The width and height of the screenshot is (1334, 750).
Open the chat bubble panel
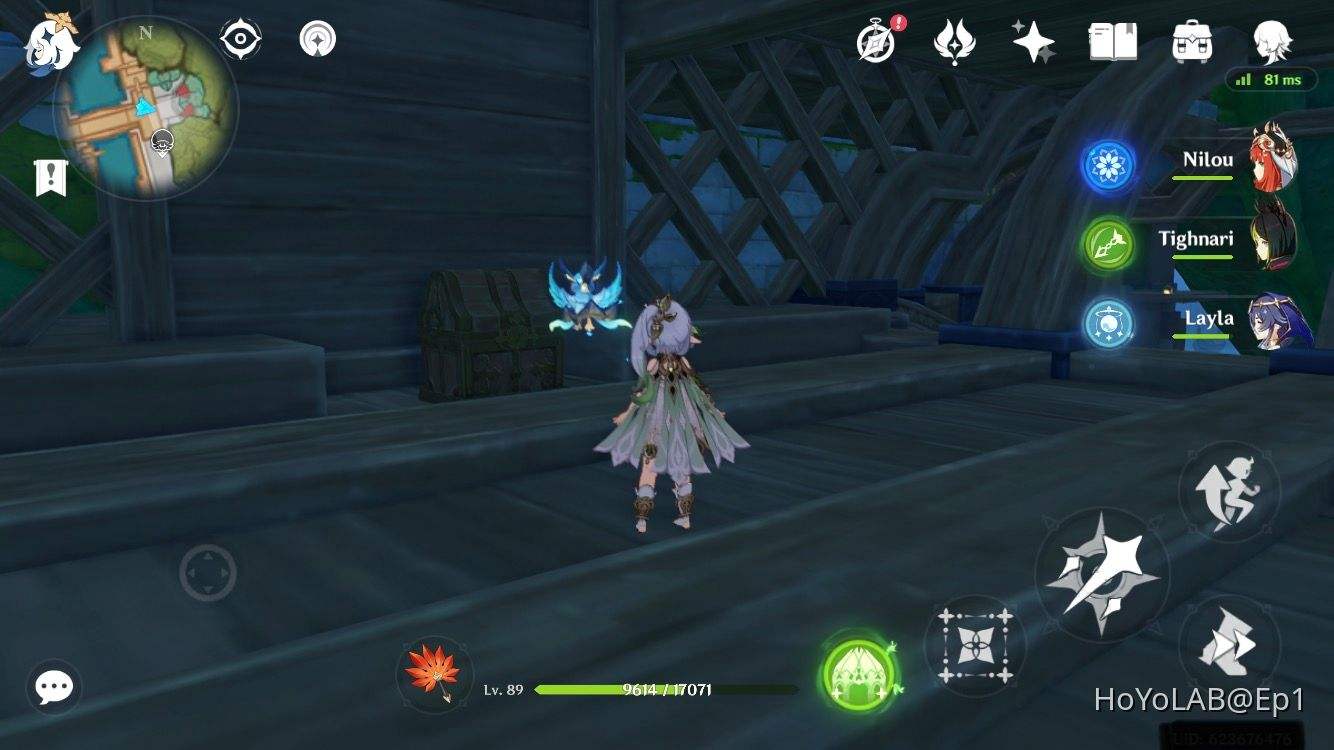[x=54, y=687]
